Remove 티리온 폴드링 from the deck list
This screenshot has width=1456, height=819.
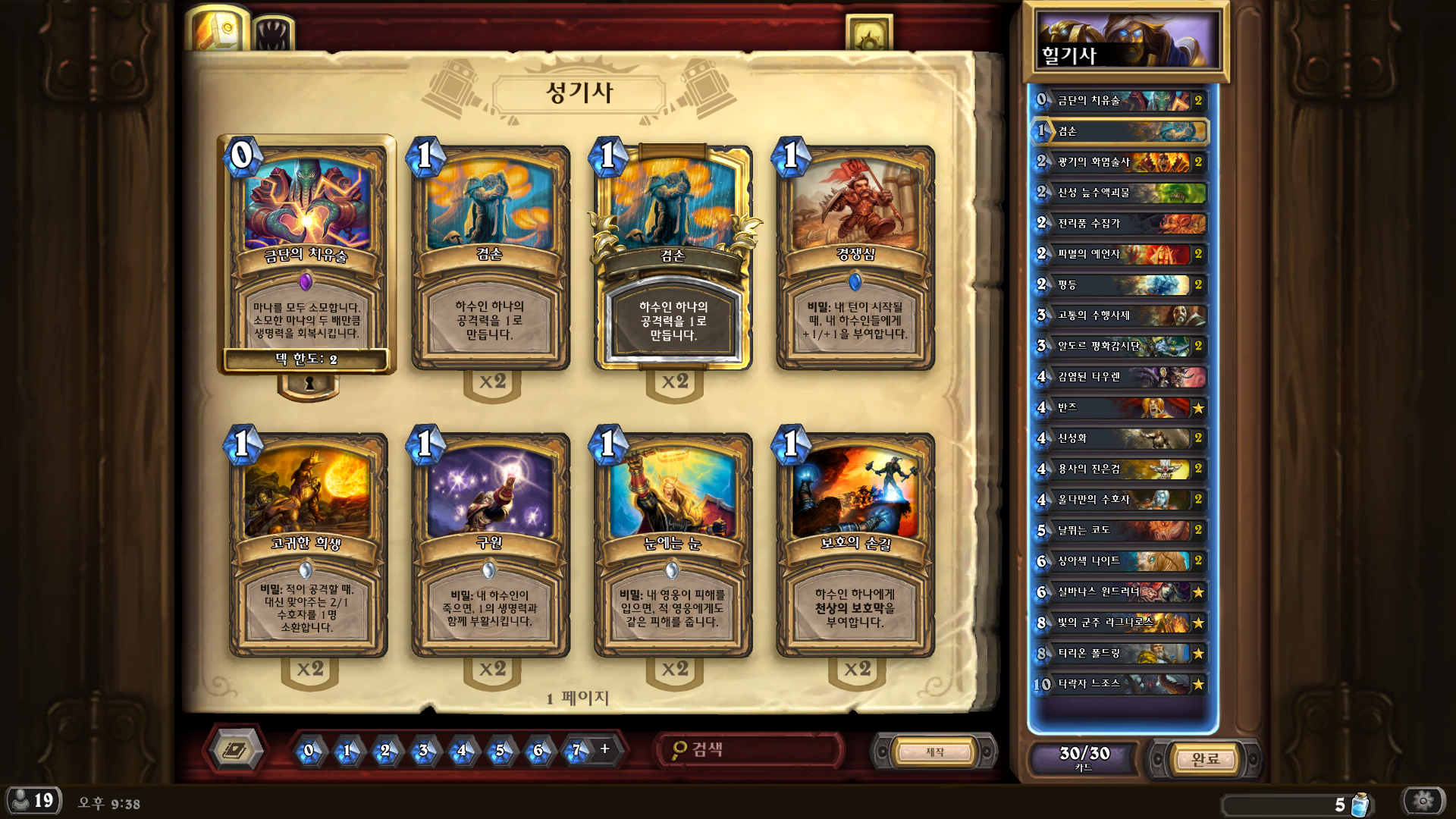click(1120, 654)
